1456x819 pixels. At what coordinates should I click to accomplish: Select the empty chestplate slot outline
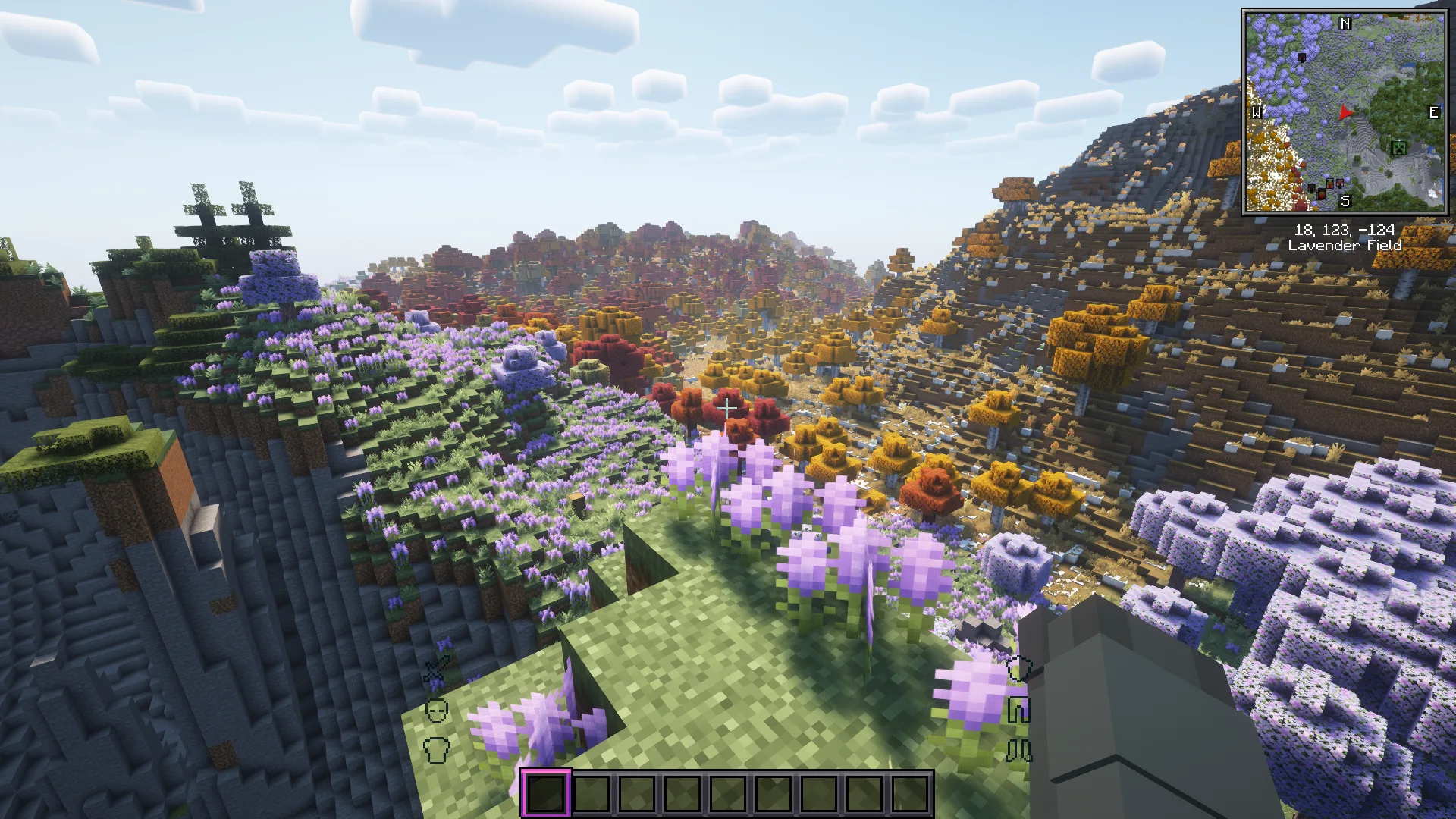(x=437, y=750)
